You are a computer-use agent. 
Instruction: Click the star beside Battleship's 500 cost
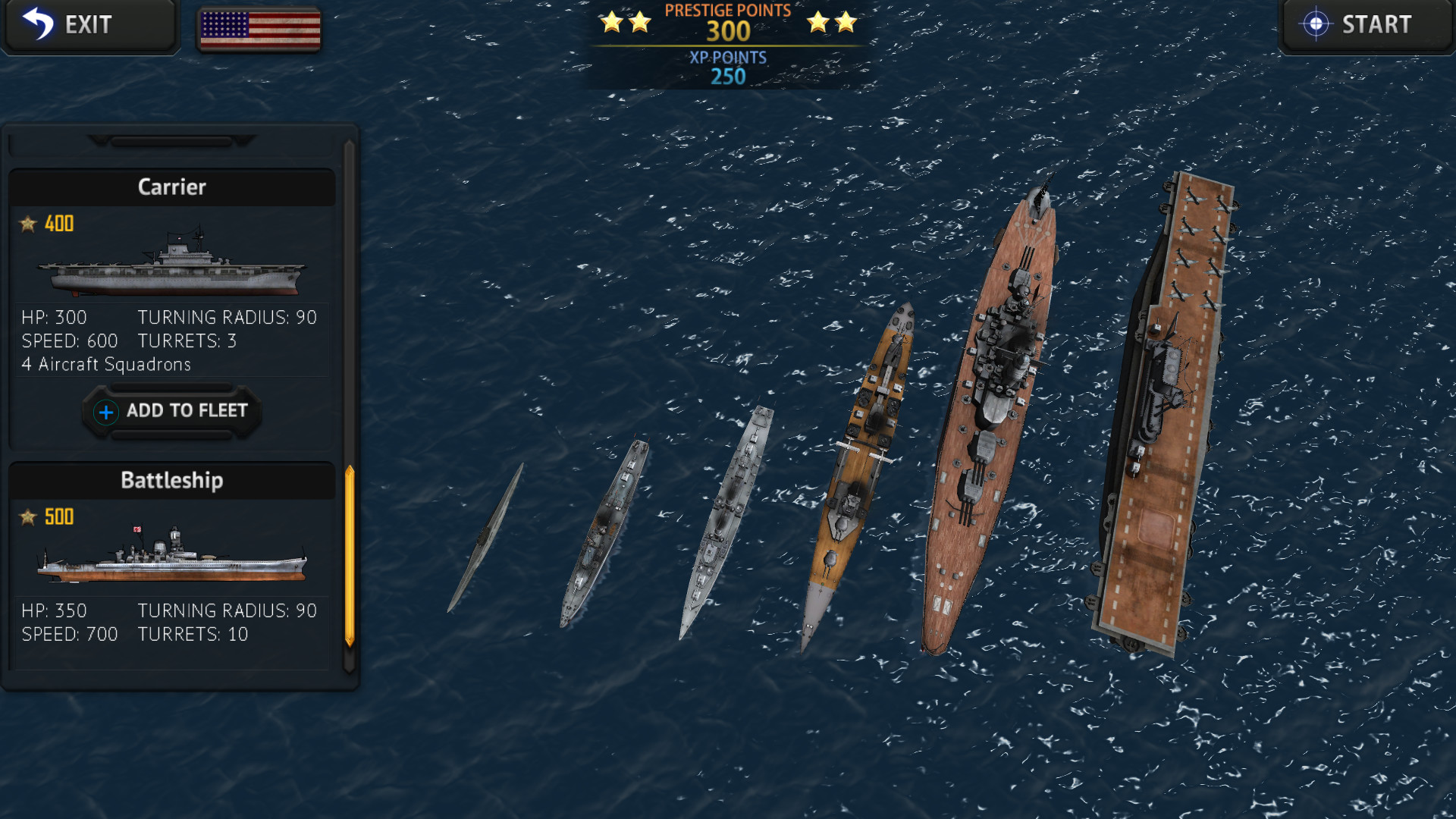click(28, 517)
